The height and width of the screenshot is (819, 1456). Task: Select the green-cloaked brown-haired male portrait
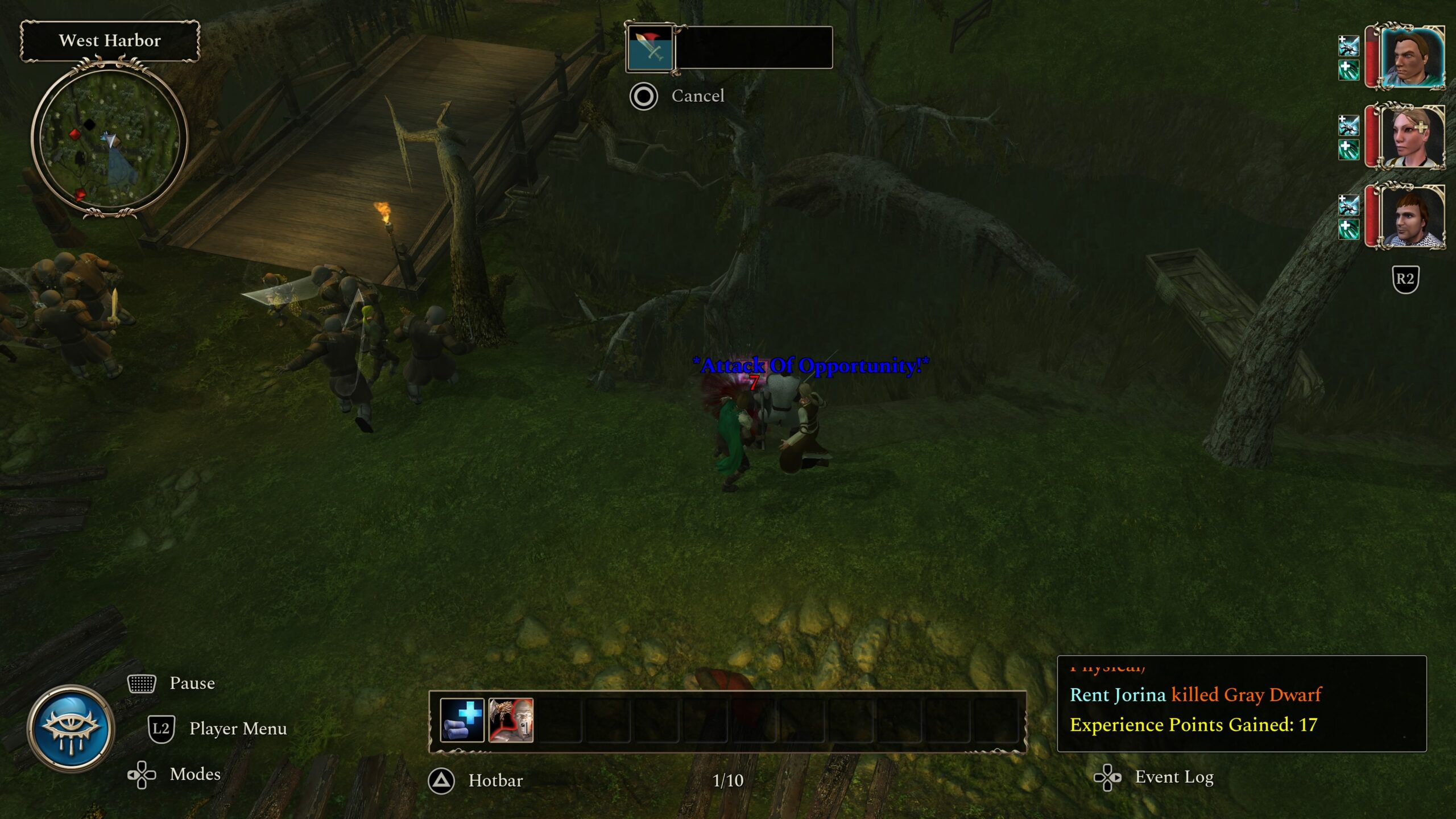(1412, 57)
